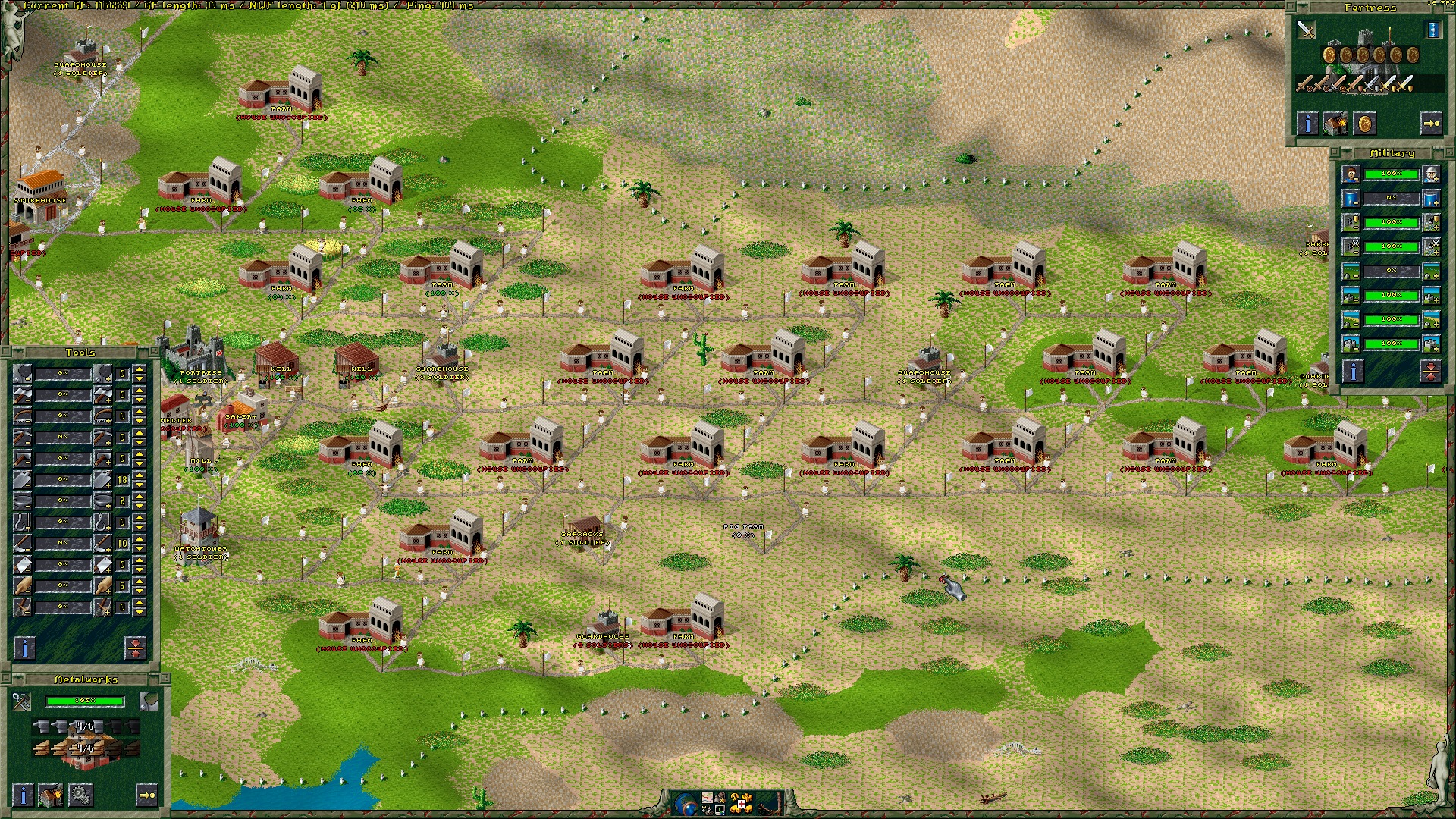Open help in the Fortress window
This screenshot has height=819, width=1456.
(1307, 123)
